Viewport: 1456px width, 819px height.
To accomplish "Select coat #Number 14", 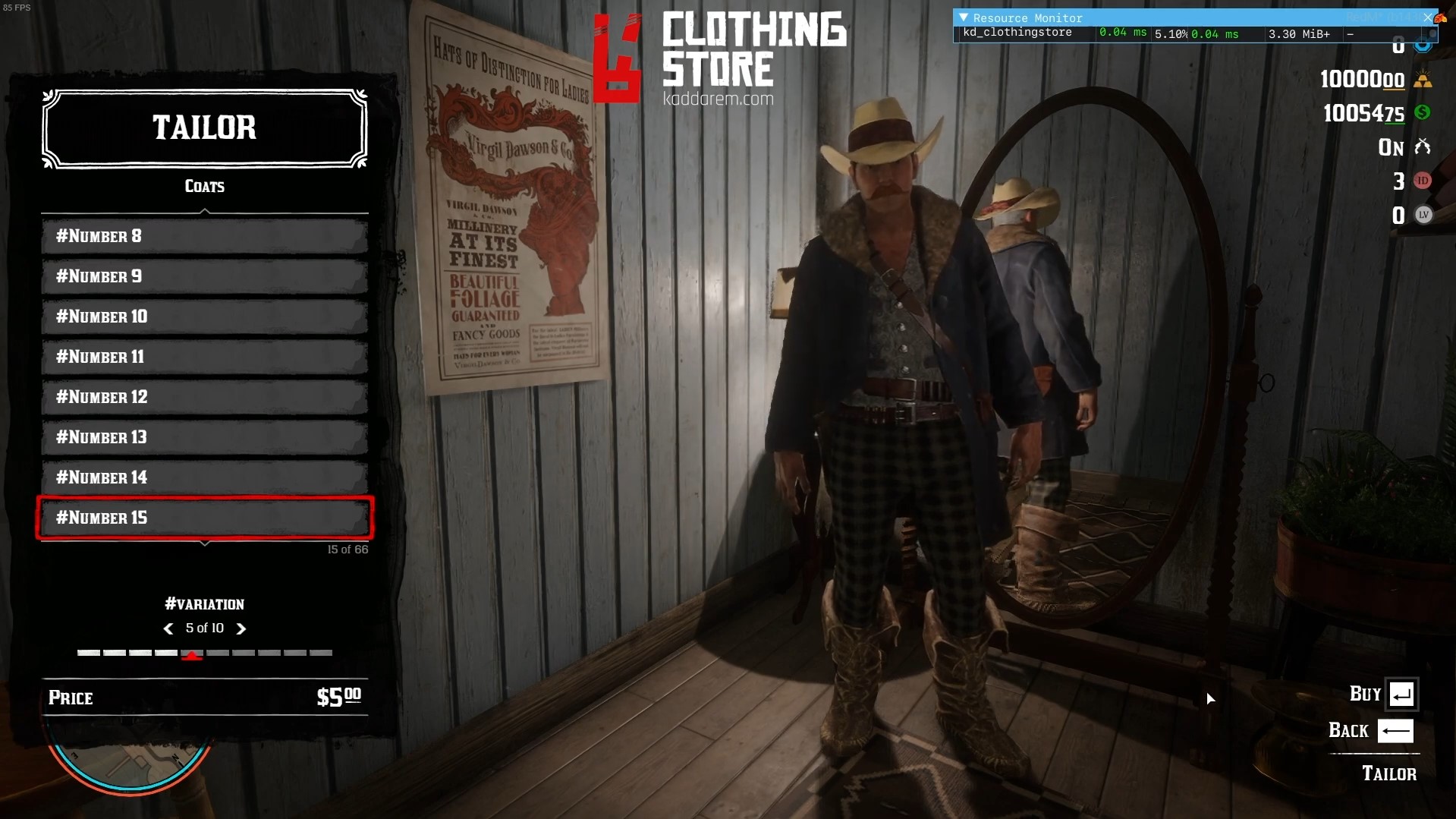I will click(205, 477).
